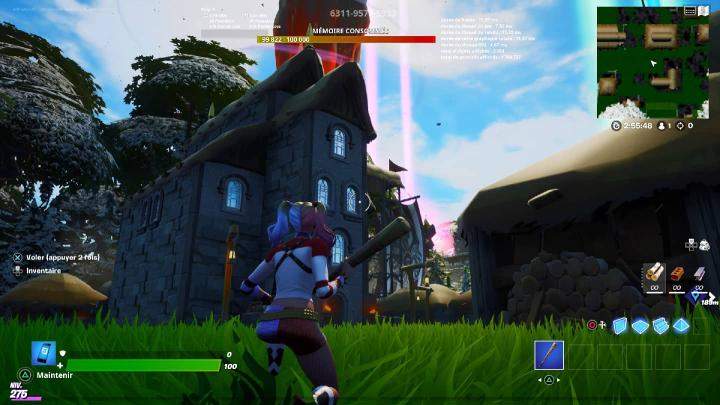Image resolution: width=720 pixels, height=405 pixels.
Task: Switch to brick building material
Action: 677,272
